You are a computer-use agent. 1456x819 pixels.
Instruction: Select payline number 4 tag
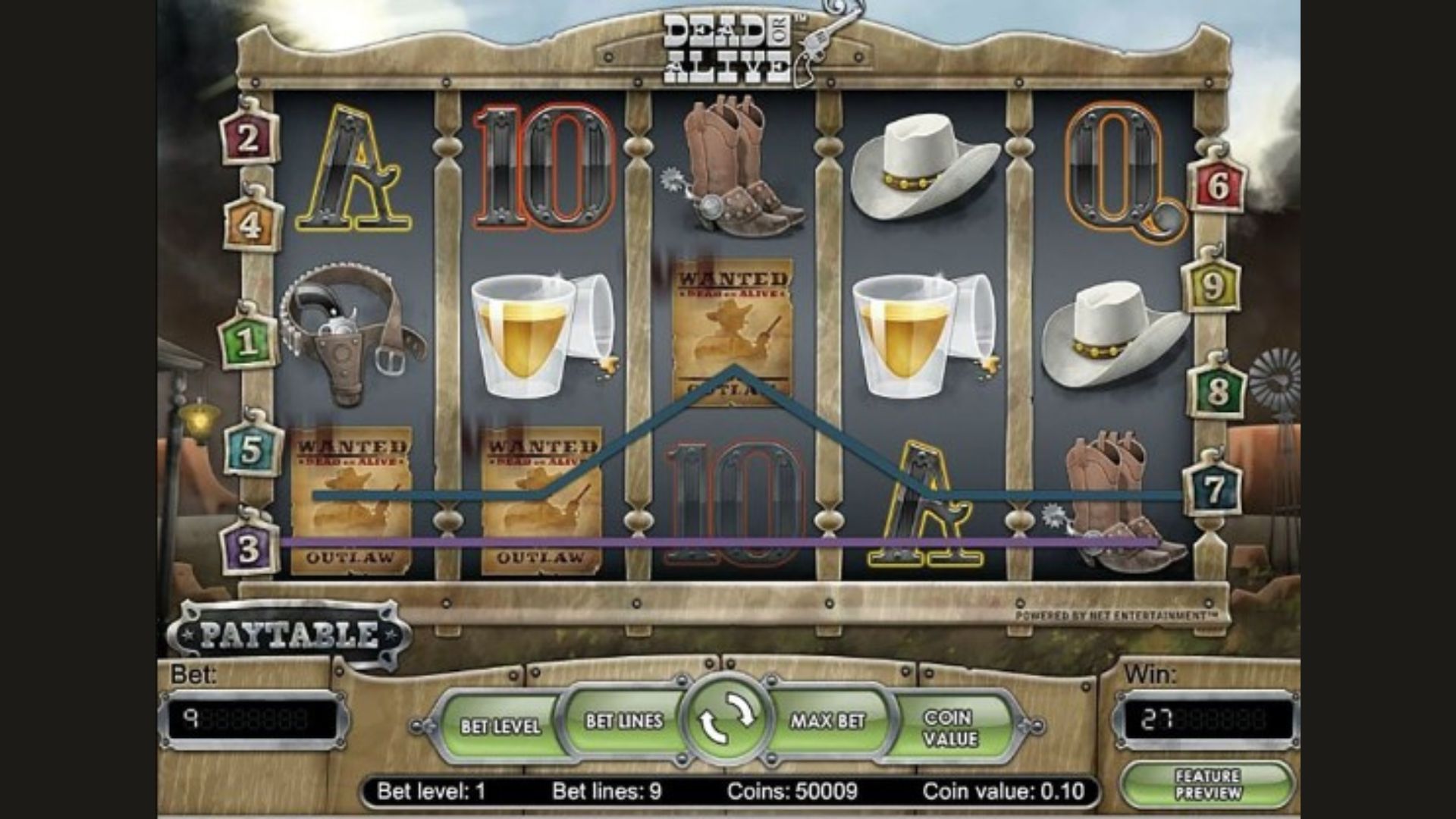pos(251,224)
